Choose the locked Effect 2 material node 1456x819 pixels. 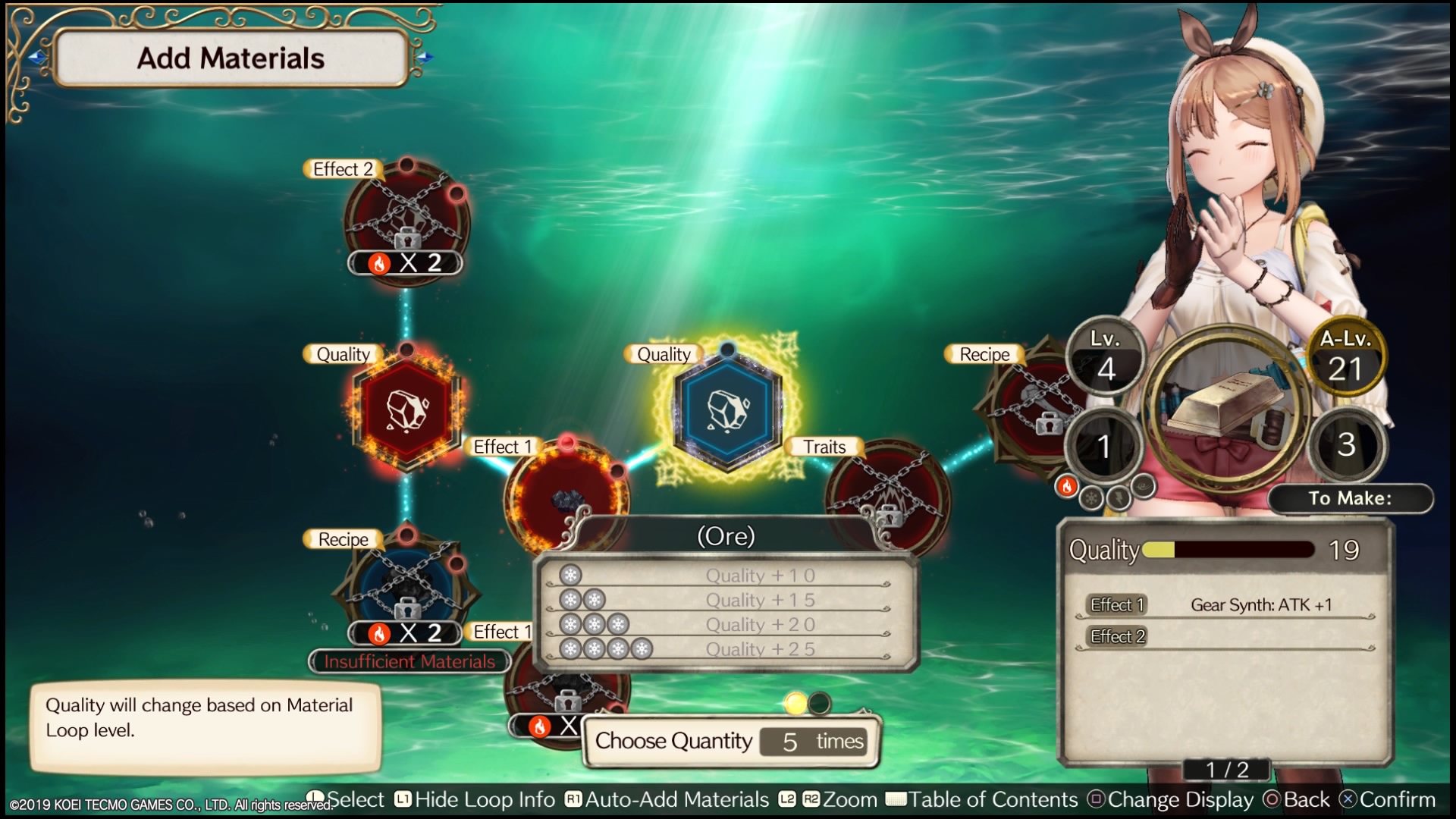pos(407,220)
